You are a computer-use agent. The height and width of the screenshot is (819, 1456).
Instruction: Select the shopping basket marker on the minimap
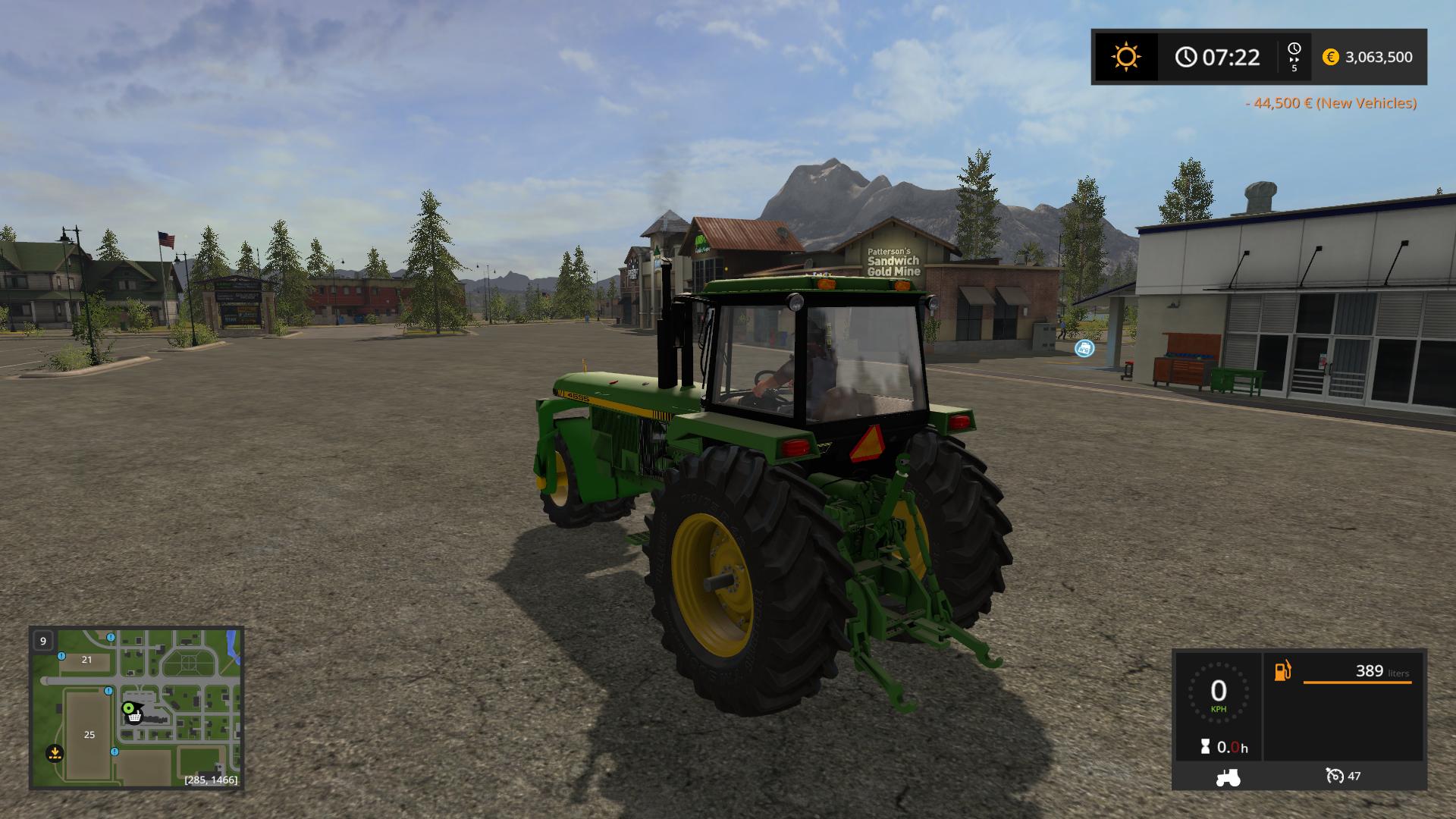[133, 717]
